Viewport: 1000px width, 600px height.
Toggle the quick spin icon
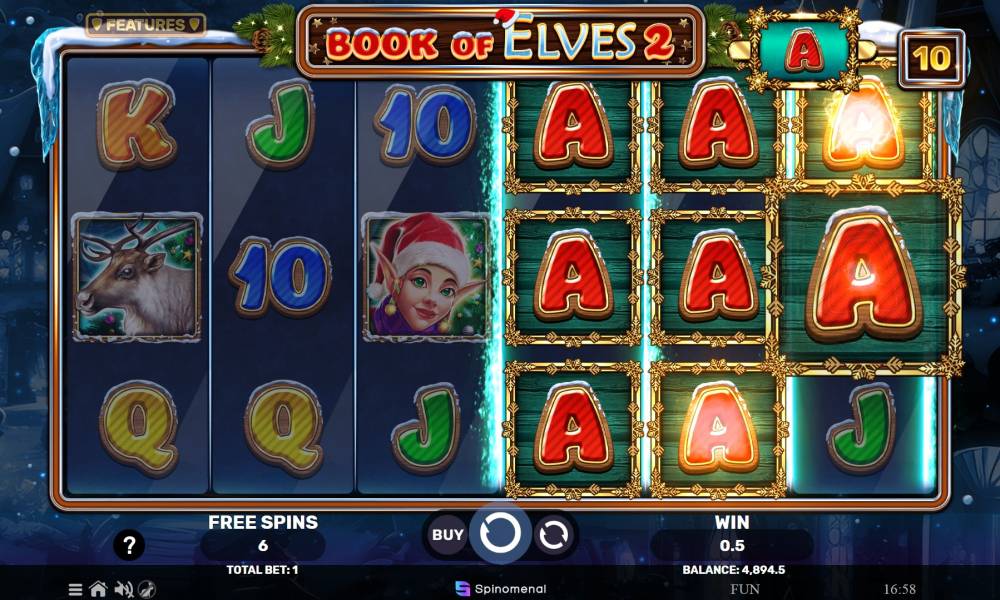click(147, 589)
